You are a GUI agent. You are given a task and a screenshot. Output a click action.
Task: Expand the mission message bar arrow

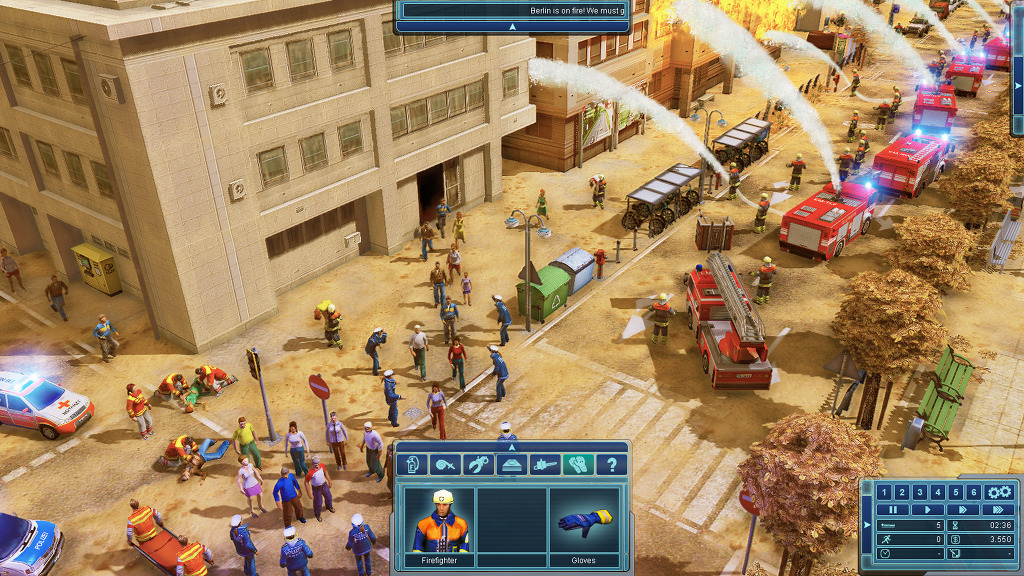pyautogui.click(x=512, y=27)
